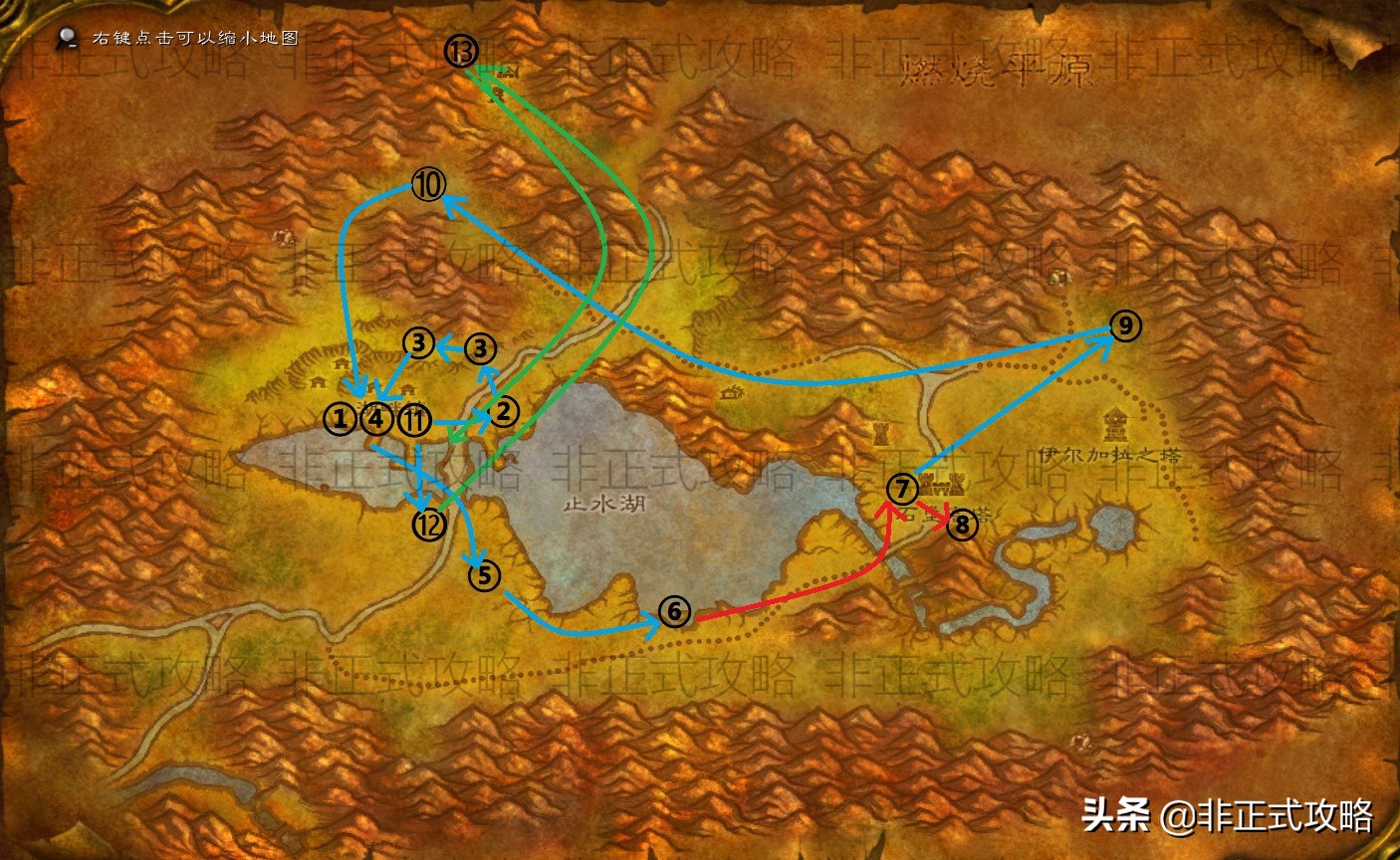Click marker ⑥ at red route start

click(673, 611)
